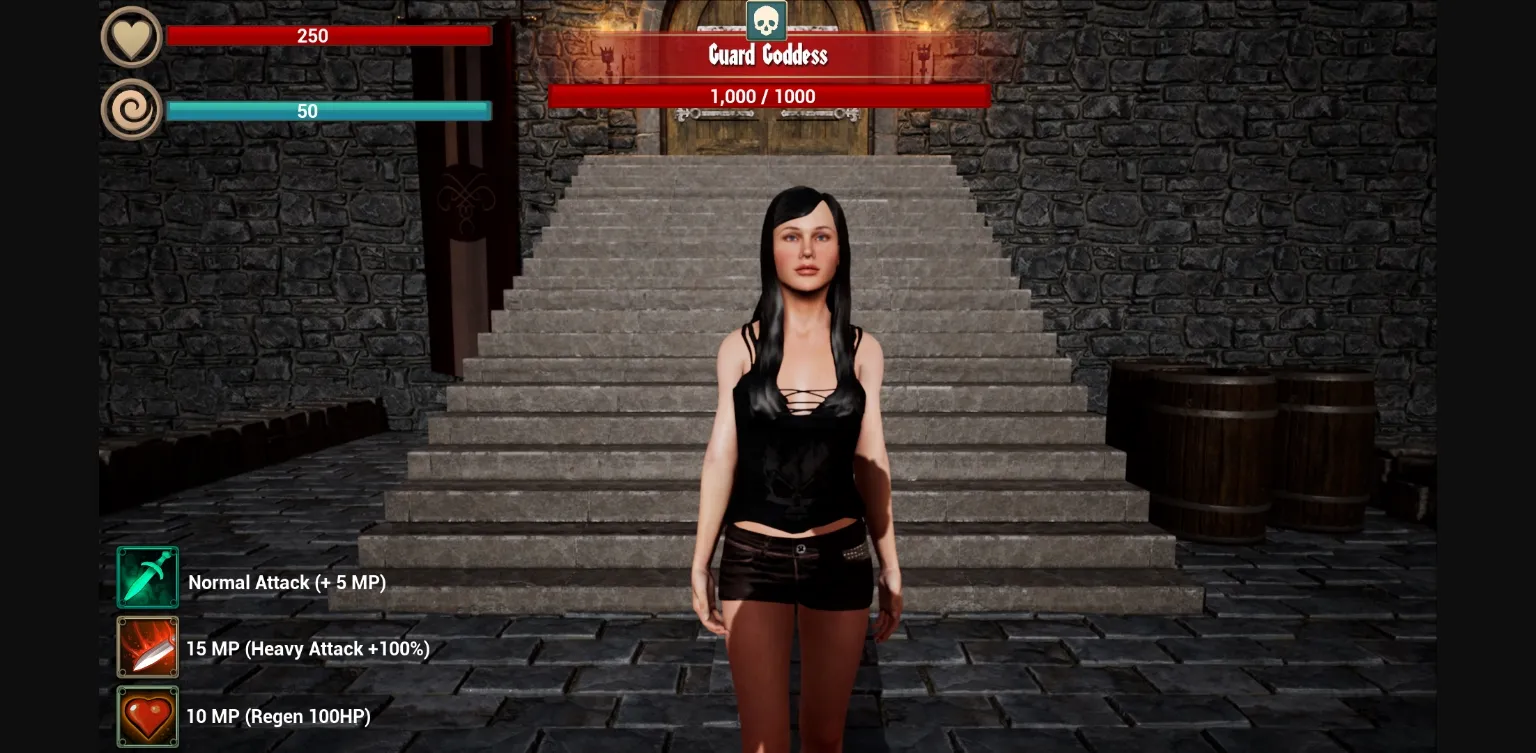Image resolution: width=1536 pixels, height=753 pixels.
Task: Tap the green-framed dagger ability slot
Action: (147, 577)
